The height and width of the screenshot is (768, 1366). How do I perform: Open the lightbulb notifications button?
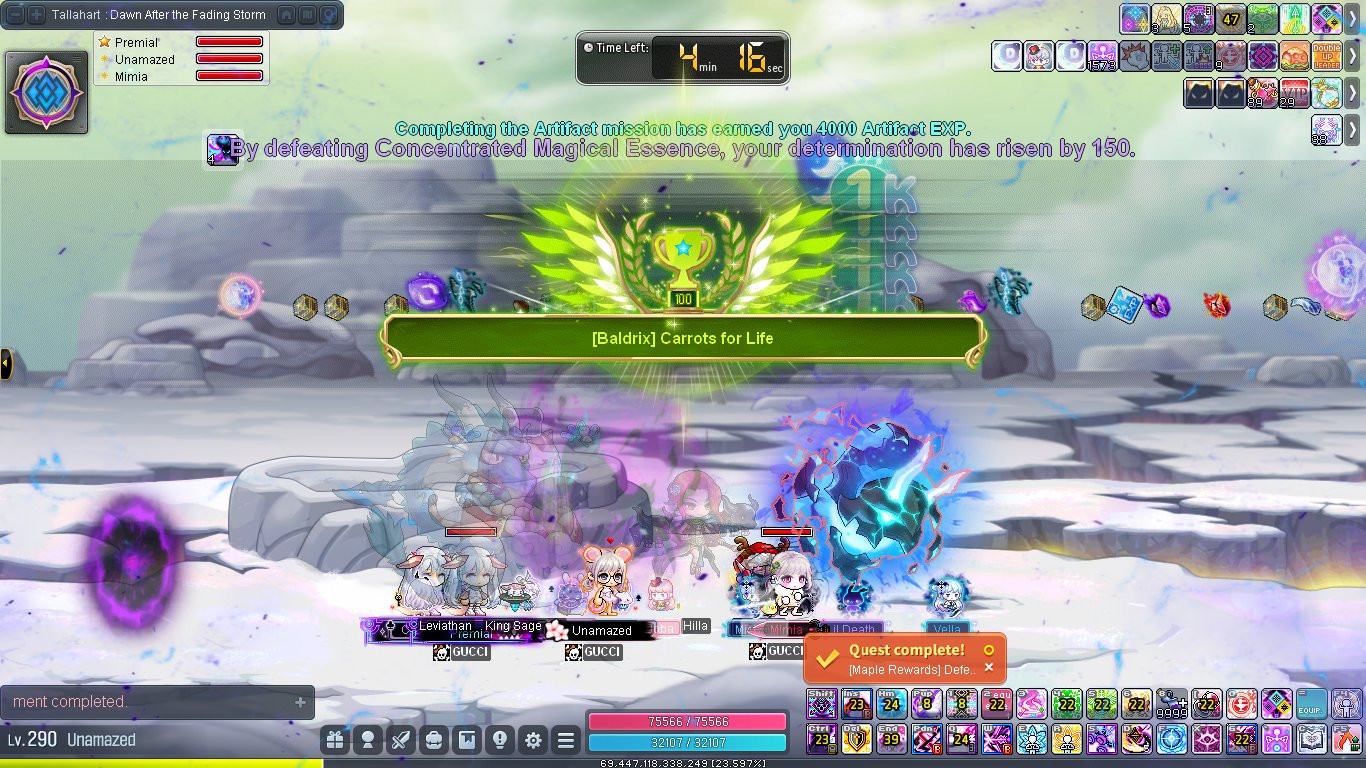tap(500, 740)
